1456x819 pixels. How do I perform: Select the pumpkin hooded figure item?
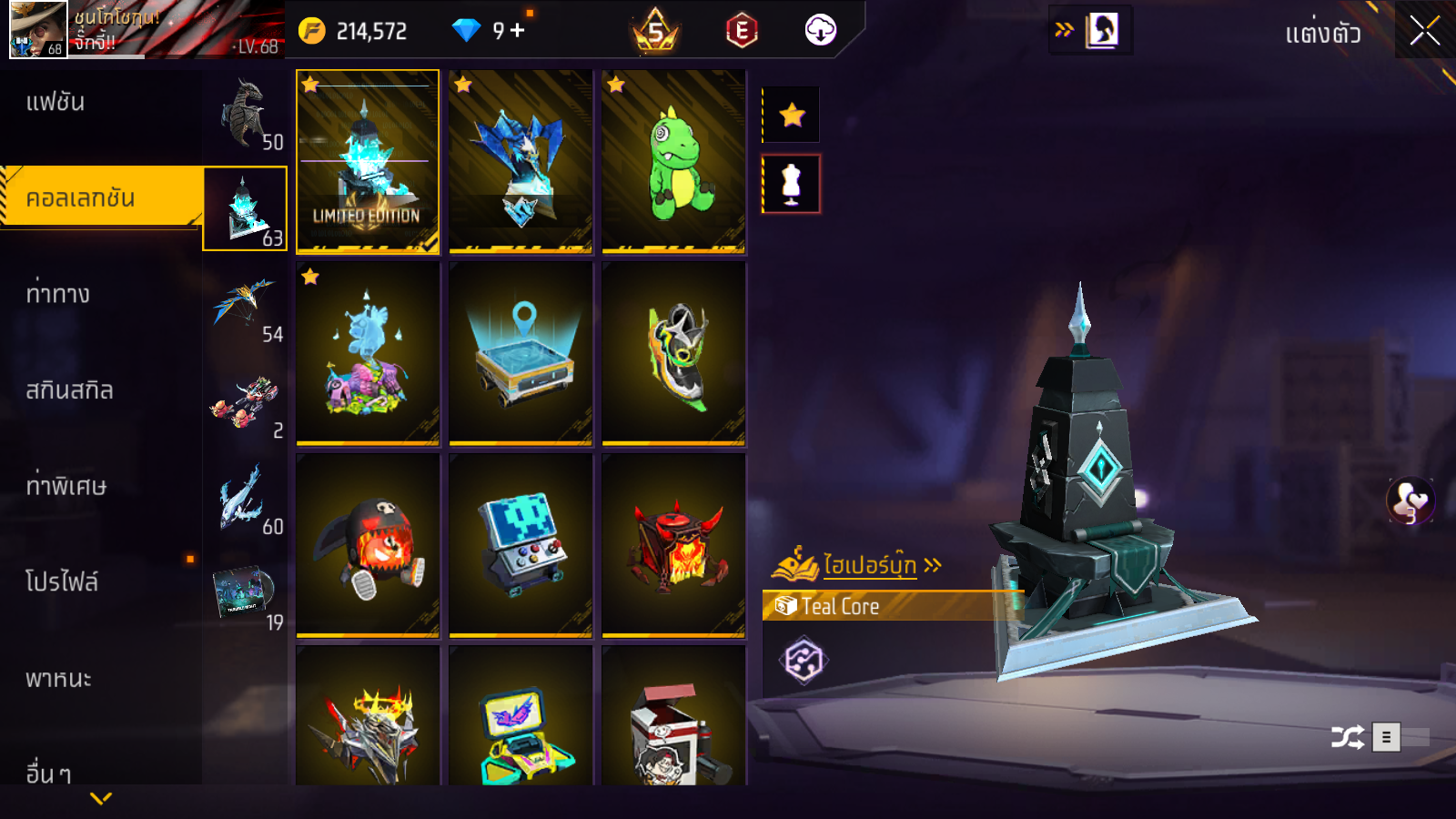pyautogui.click(x=368, y=546)
